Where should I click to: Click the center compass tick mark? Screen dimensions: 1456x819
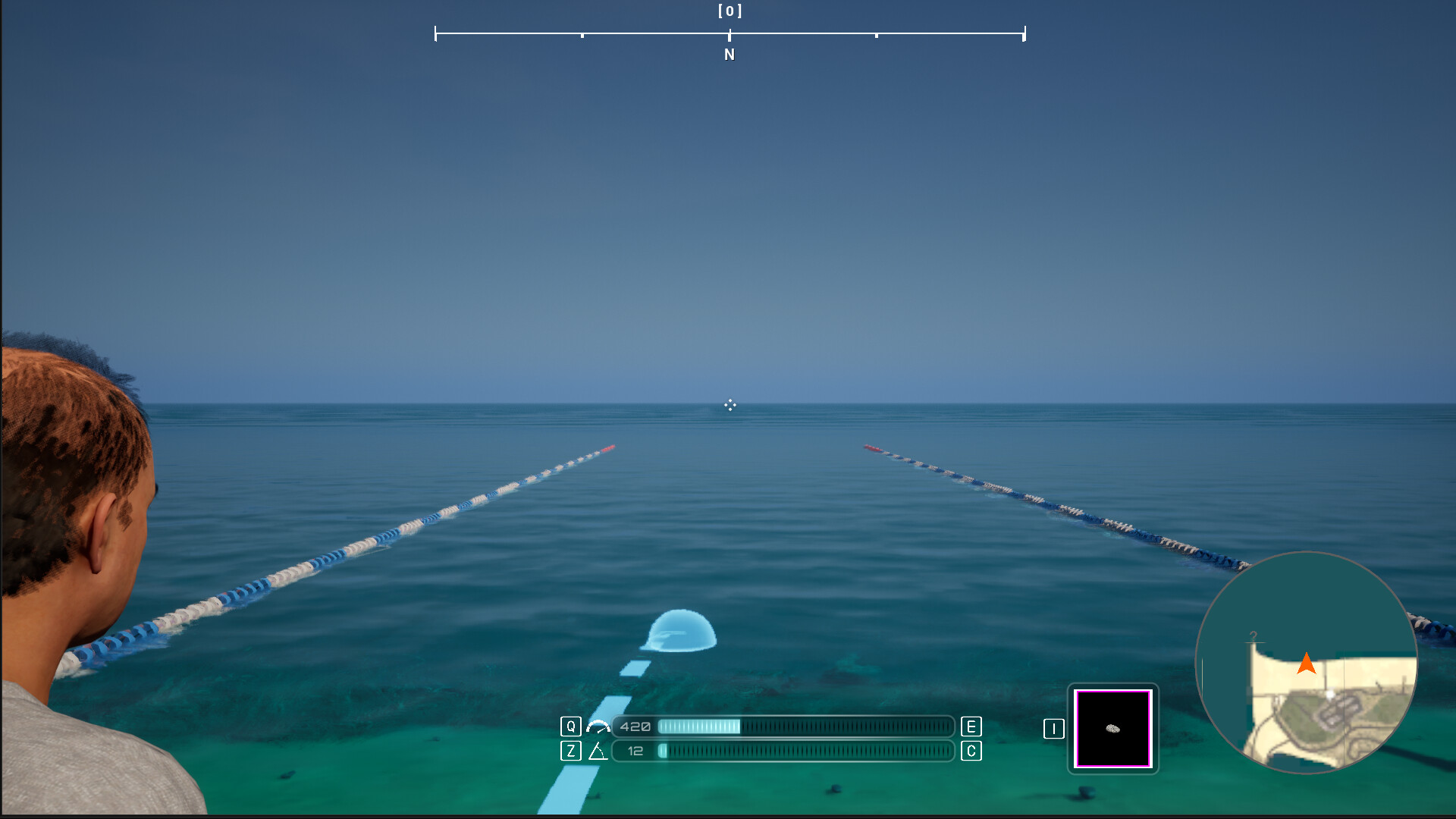pyautogui.click(x=730, y=33)
